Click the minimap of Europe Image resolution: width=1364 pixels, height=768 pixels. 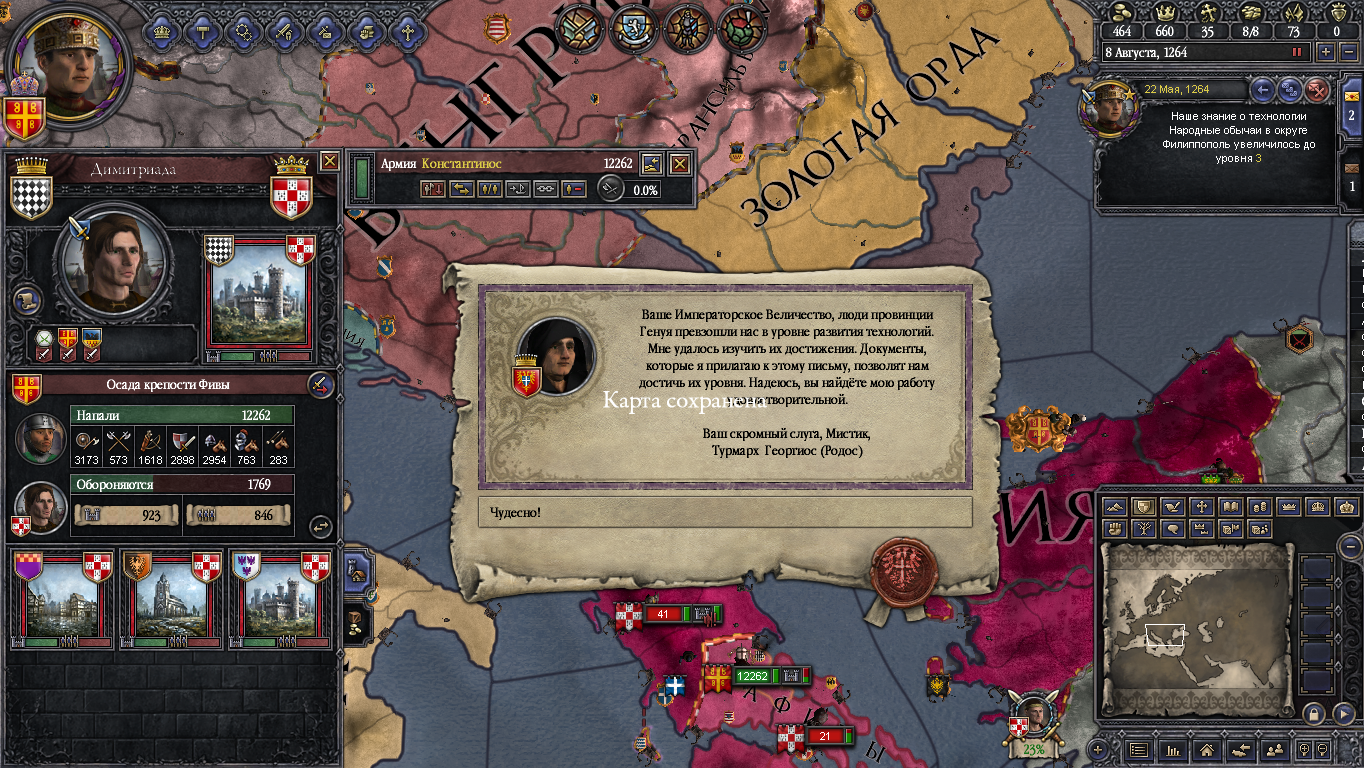[x=1196, y=629]
